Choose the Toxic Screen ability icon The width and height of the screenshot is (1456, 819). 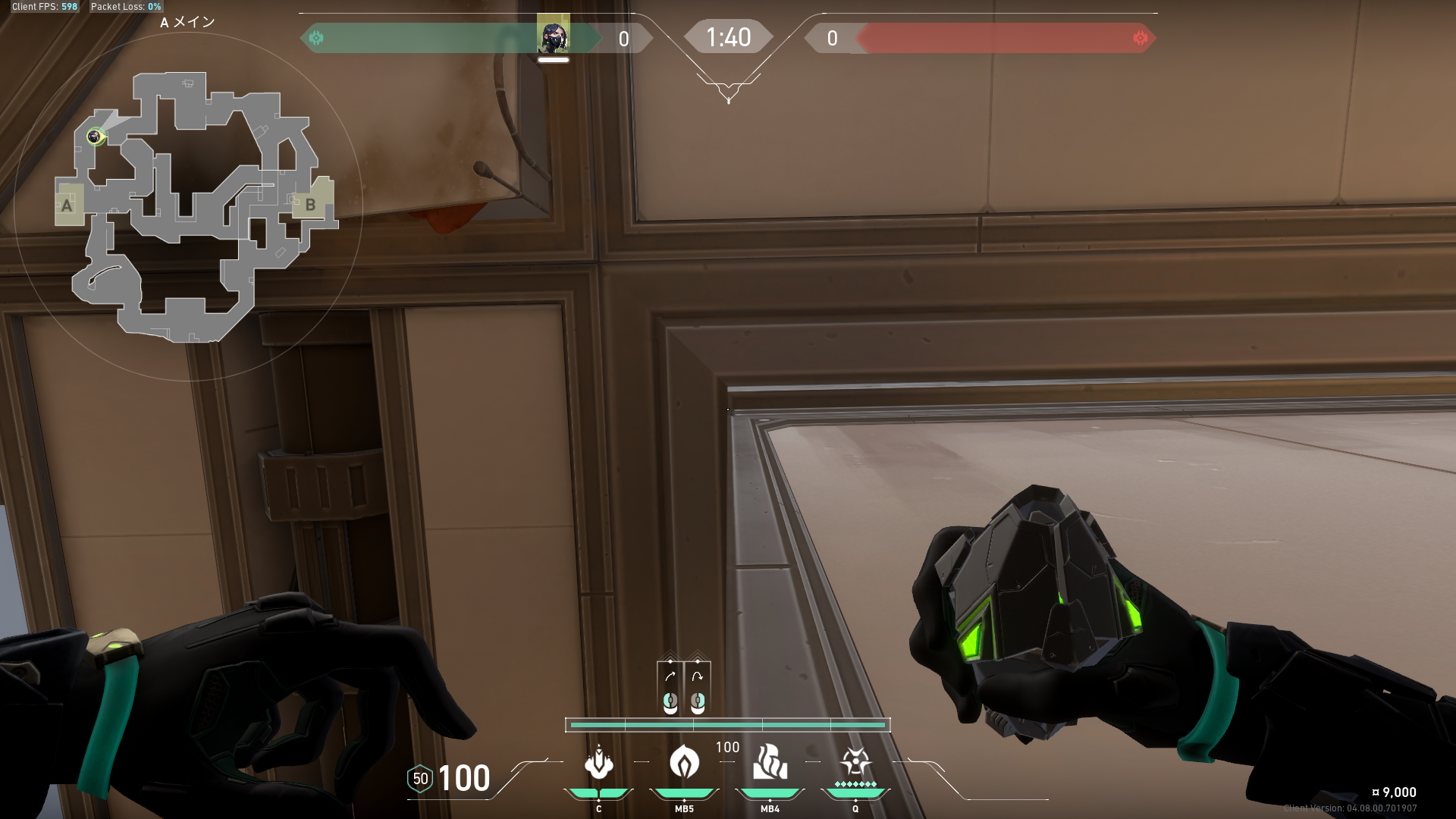[770, 763]
